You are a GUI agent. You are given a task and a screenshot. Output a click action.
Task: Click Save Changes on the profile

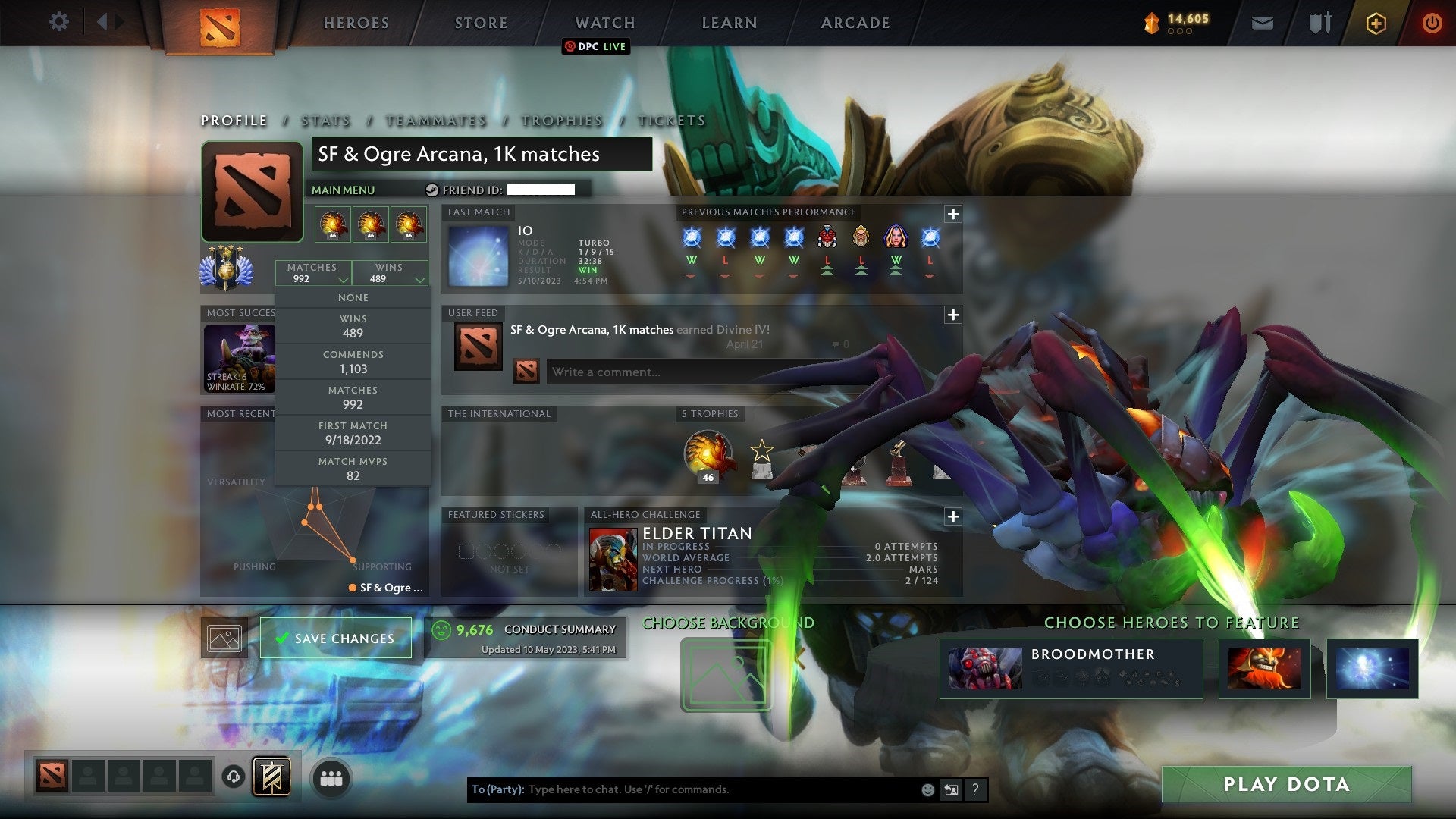tap(336, 638)
